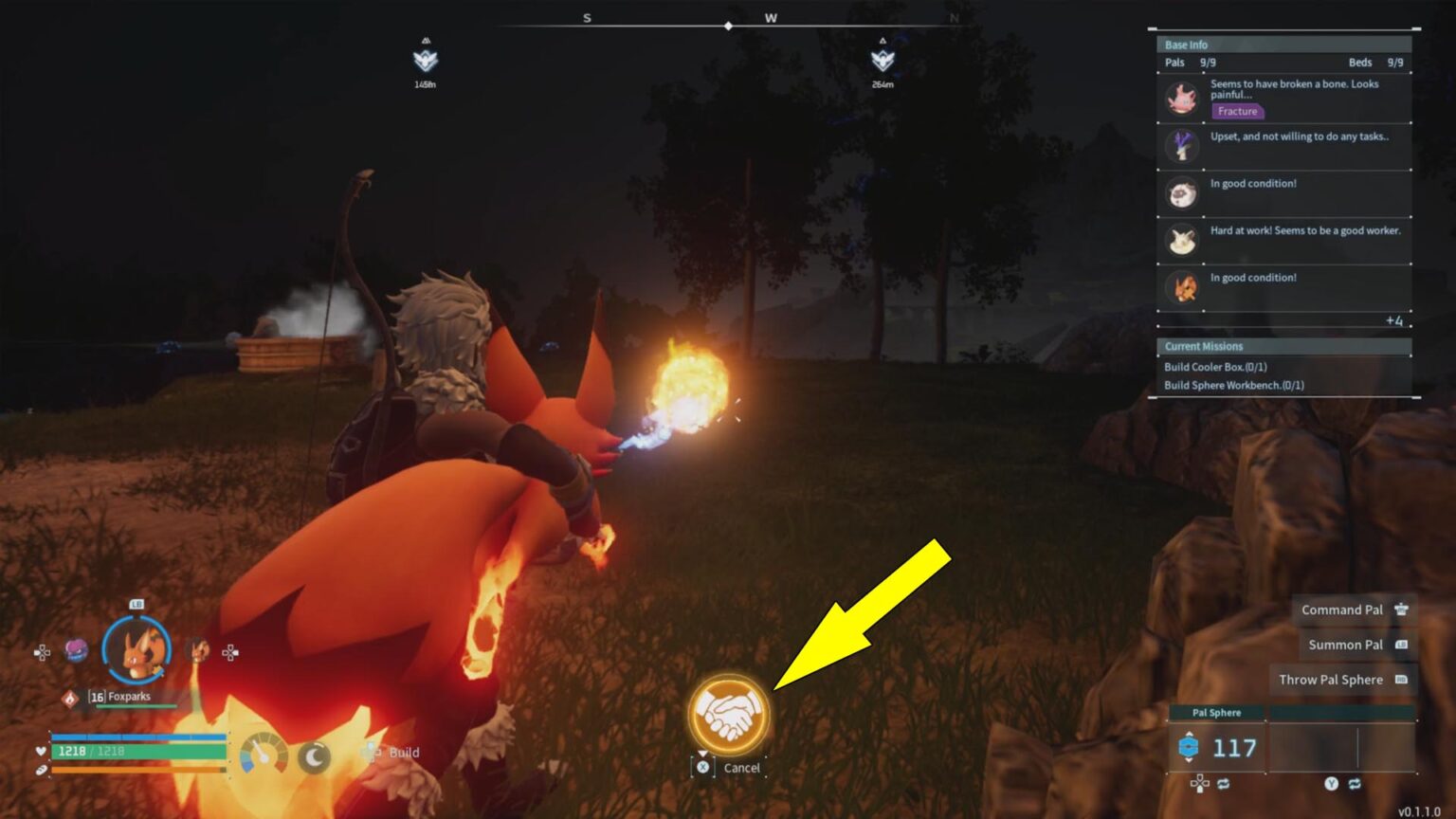The height and width of the screenshot is (819, 1456).
Task: Click the fire element icon beside Foxparks level
Action: click(x=71, y=698)
